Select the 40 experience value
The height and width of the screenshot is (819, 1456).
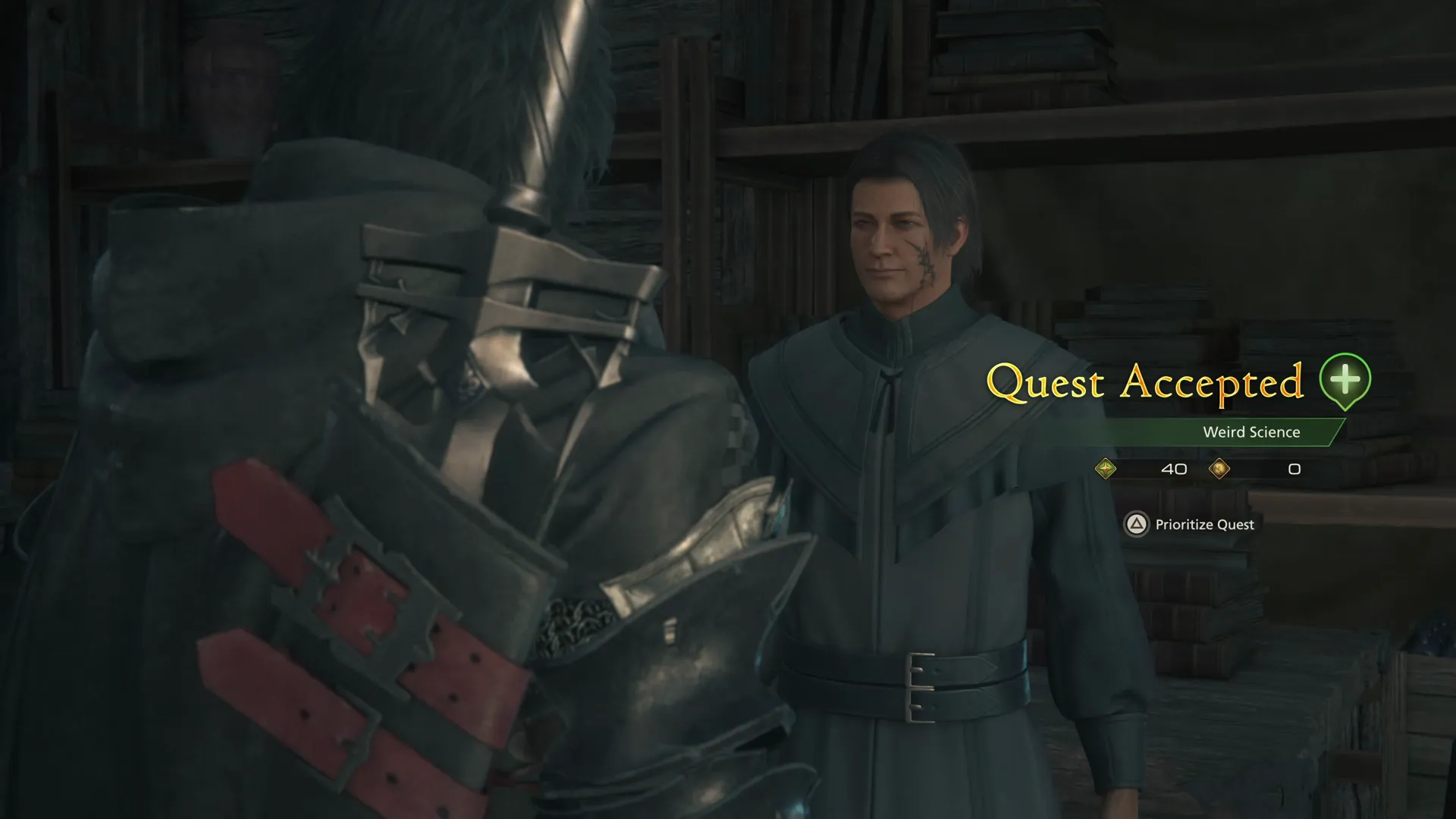click(1174, 469)
